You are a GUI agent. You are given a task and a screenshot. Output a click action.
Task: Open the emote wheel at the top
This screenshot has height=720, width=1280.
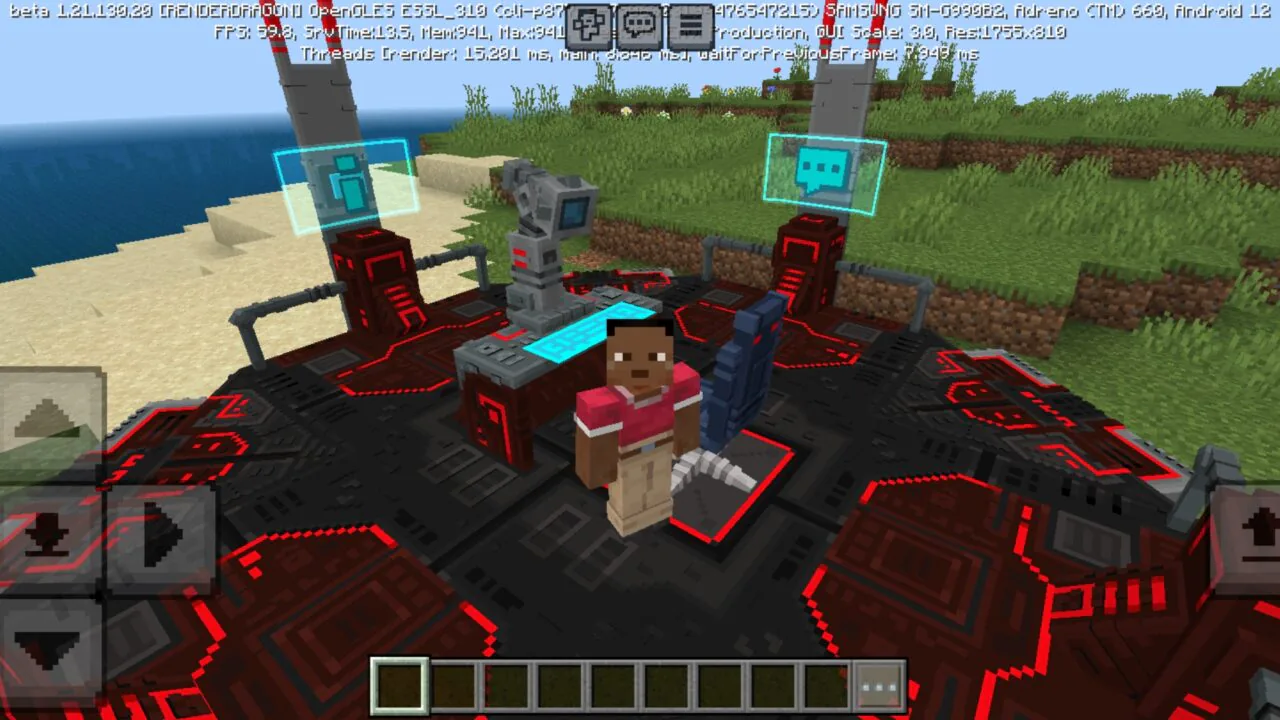pos(588,25)
